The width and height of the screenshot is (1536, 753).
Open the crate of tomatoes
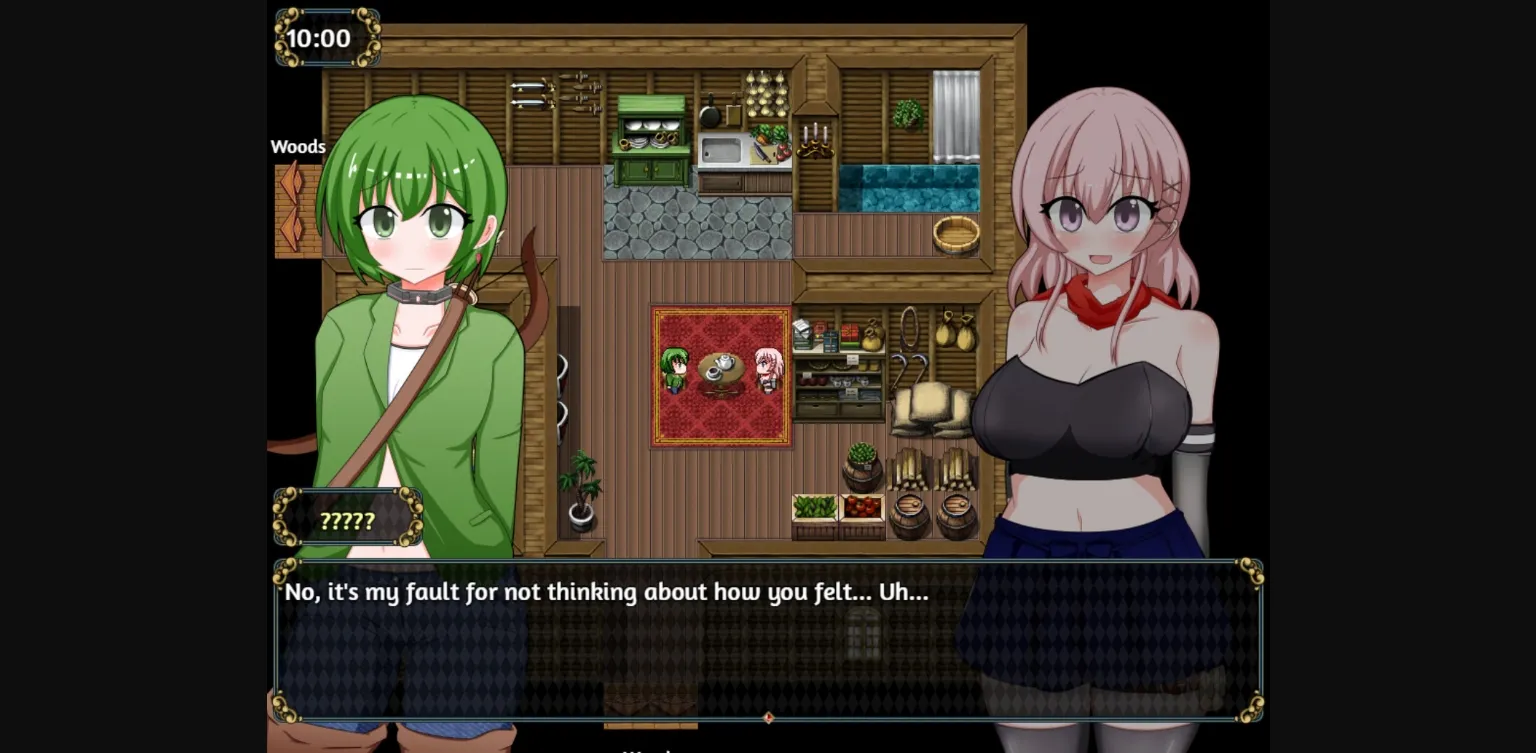coord(861,507)
